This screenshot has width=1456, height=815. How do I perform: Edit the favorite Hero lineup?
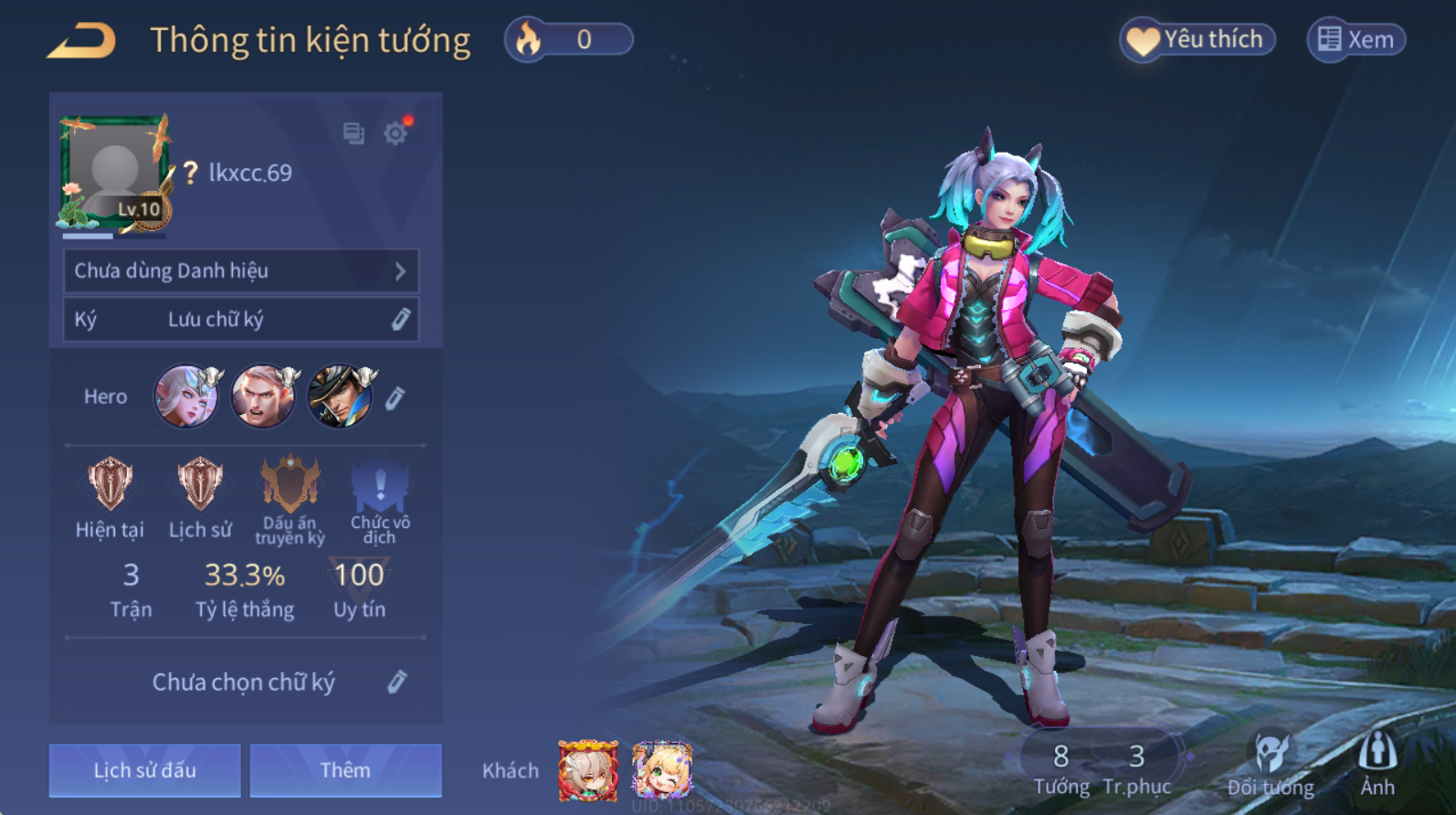pos(395,397)
